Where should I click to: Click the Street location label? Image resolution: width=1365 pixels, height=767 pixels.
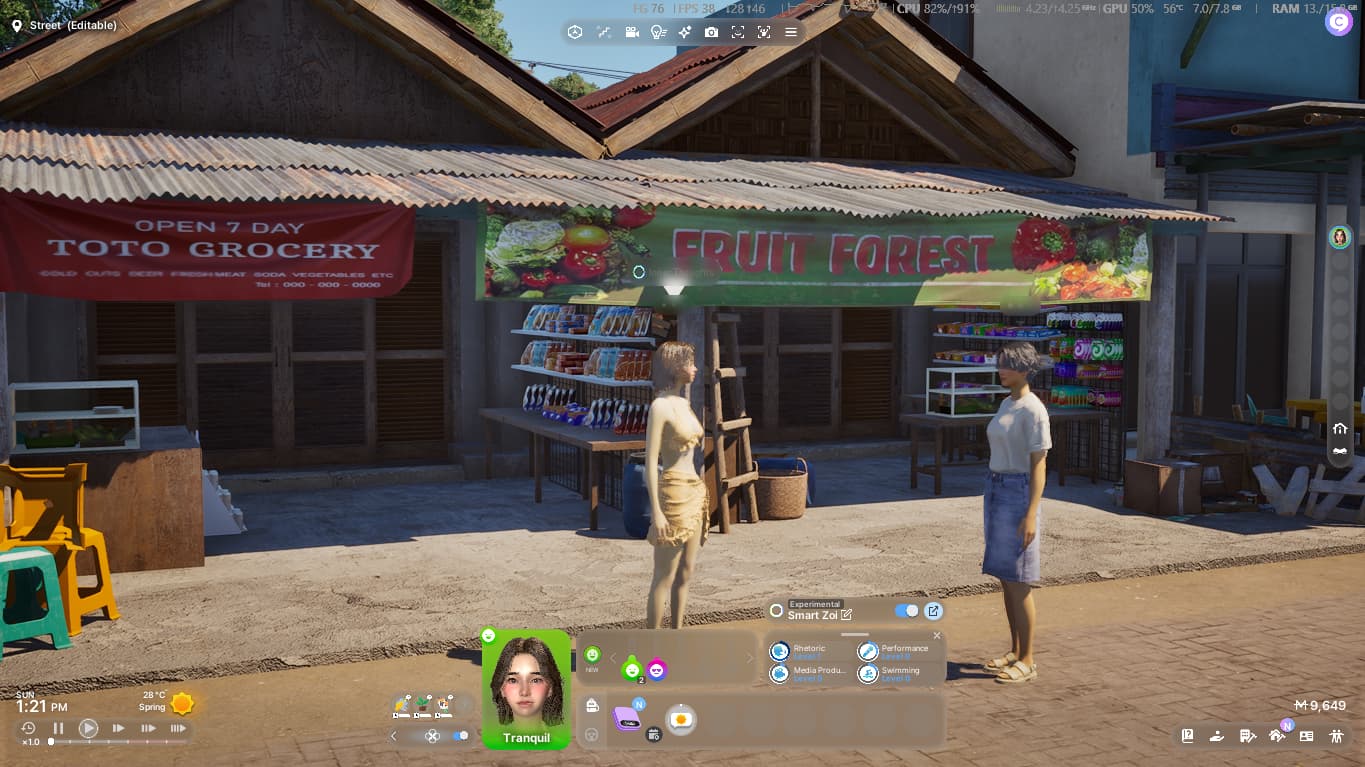(73, 25)
